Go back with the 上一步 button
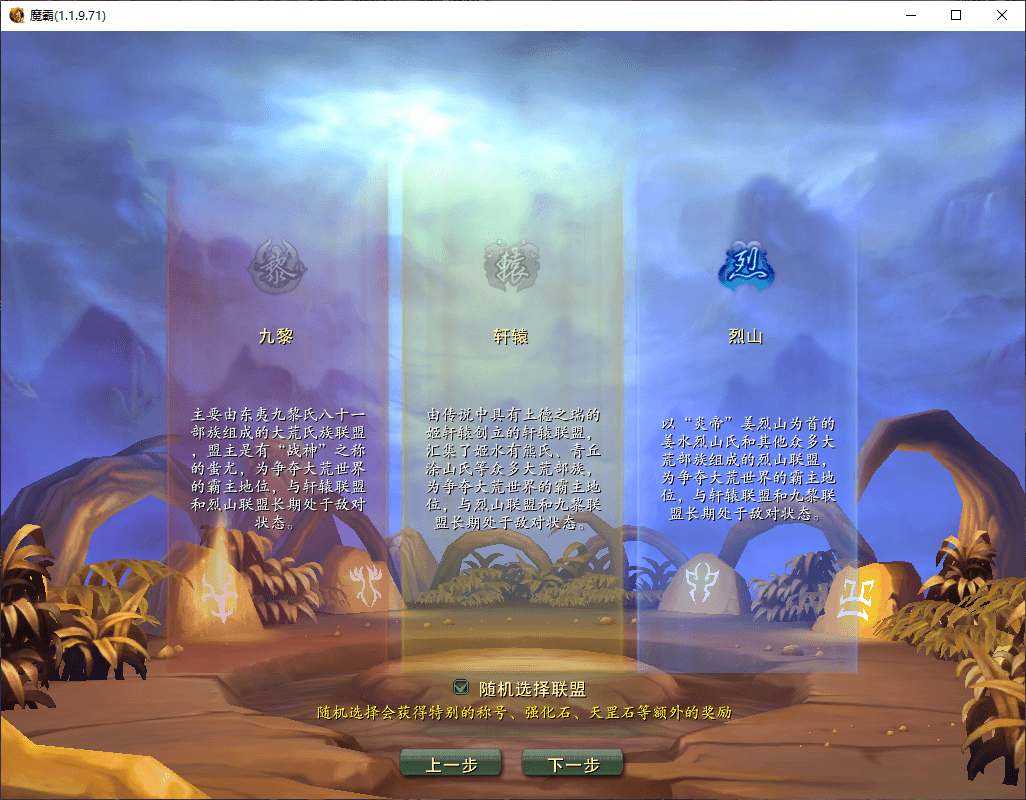 tap(451, 764)
